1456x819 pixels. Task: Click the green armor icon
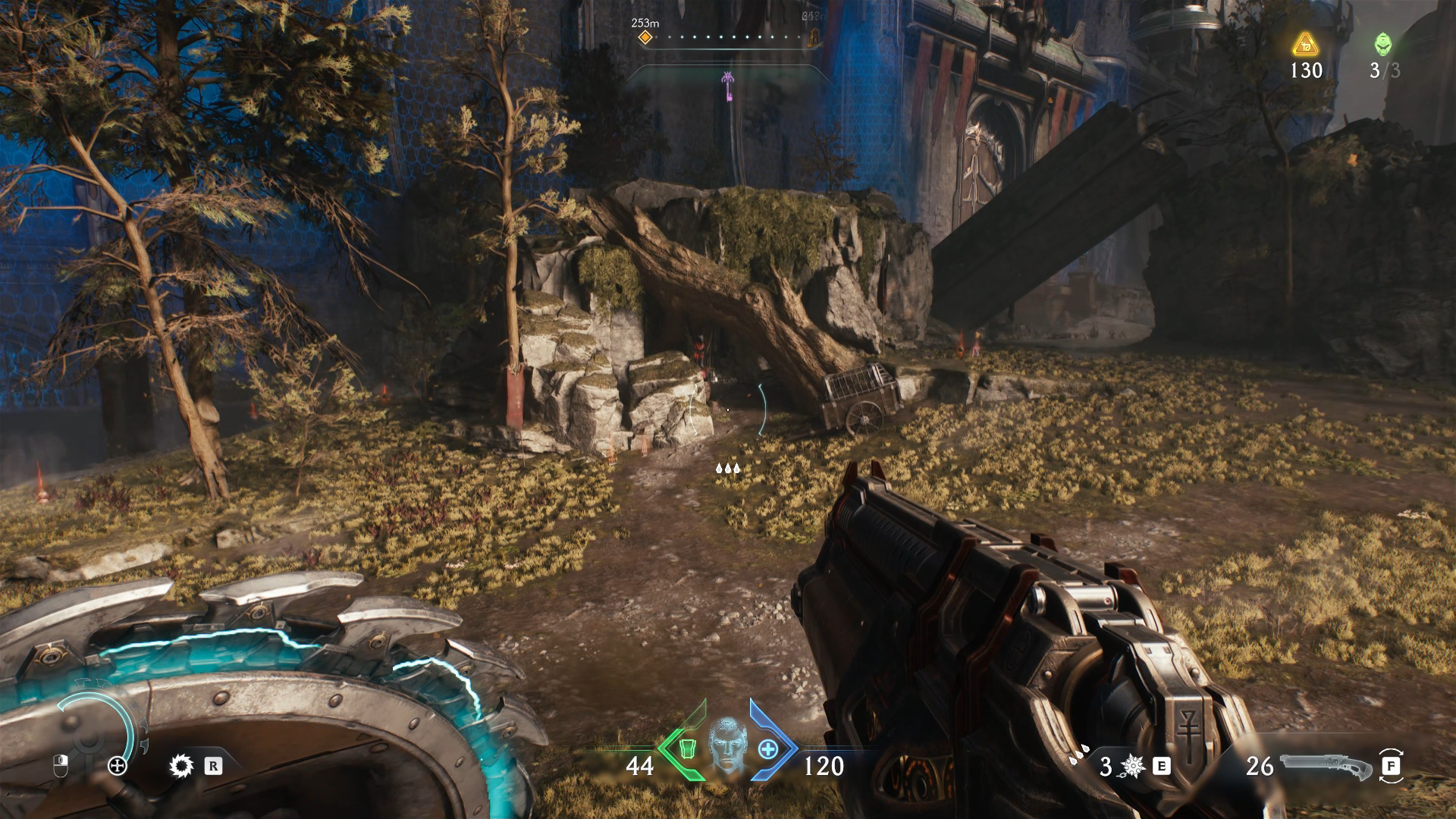point(687,749)
